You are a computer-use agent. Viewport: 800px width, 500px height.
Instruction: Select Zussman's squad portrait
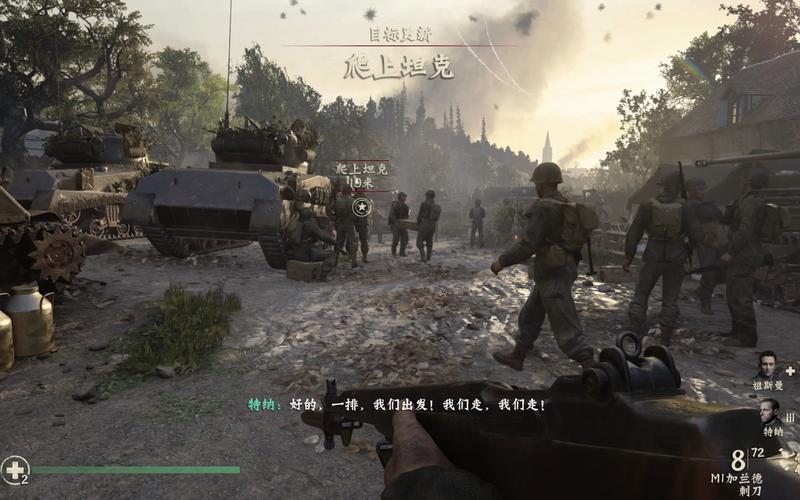point(768,365)
